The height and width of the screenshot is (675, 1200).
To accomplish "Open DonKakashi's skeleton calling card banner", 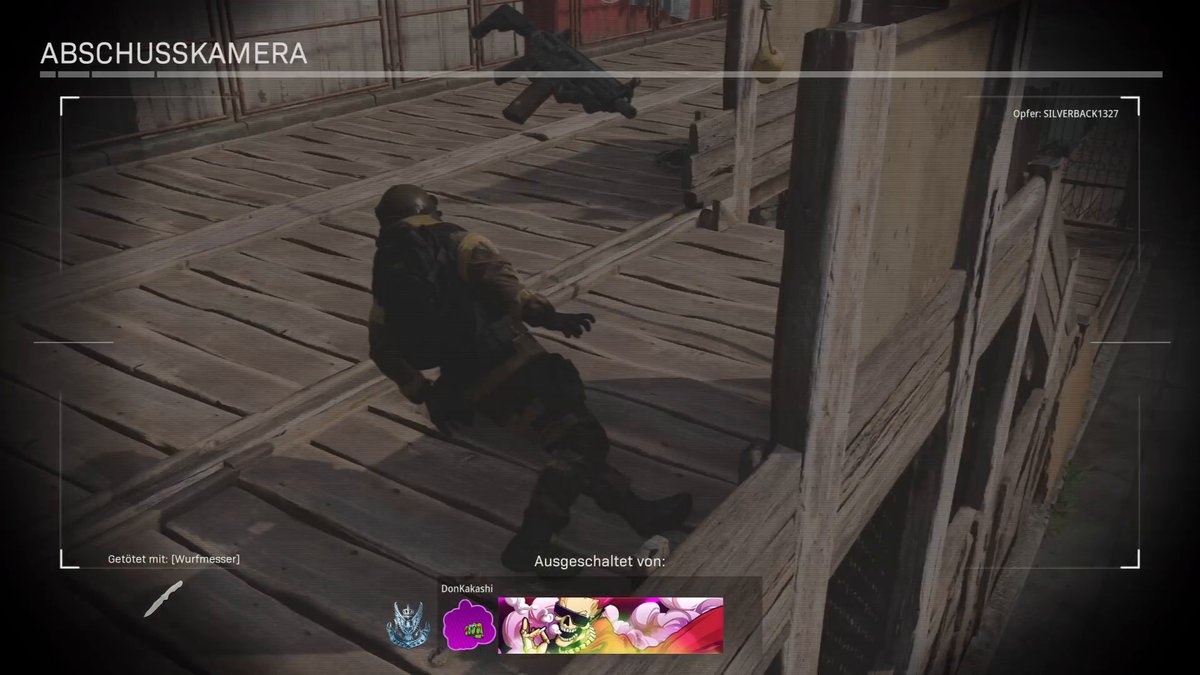I will [x=610, y=626].
